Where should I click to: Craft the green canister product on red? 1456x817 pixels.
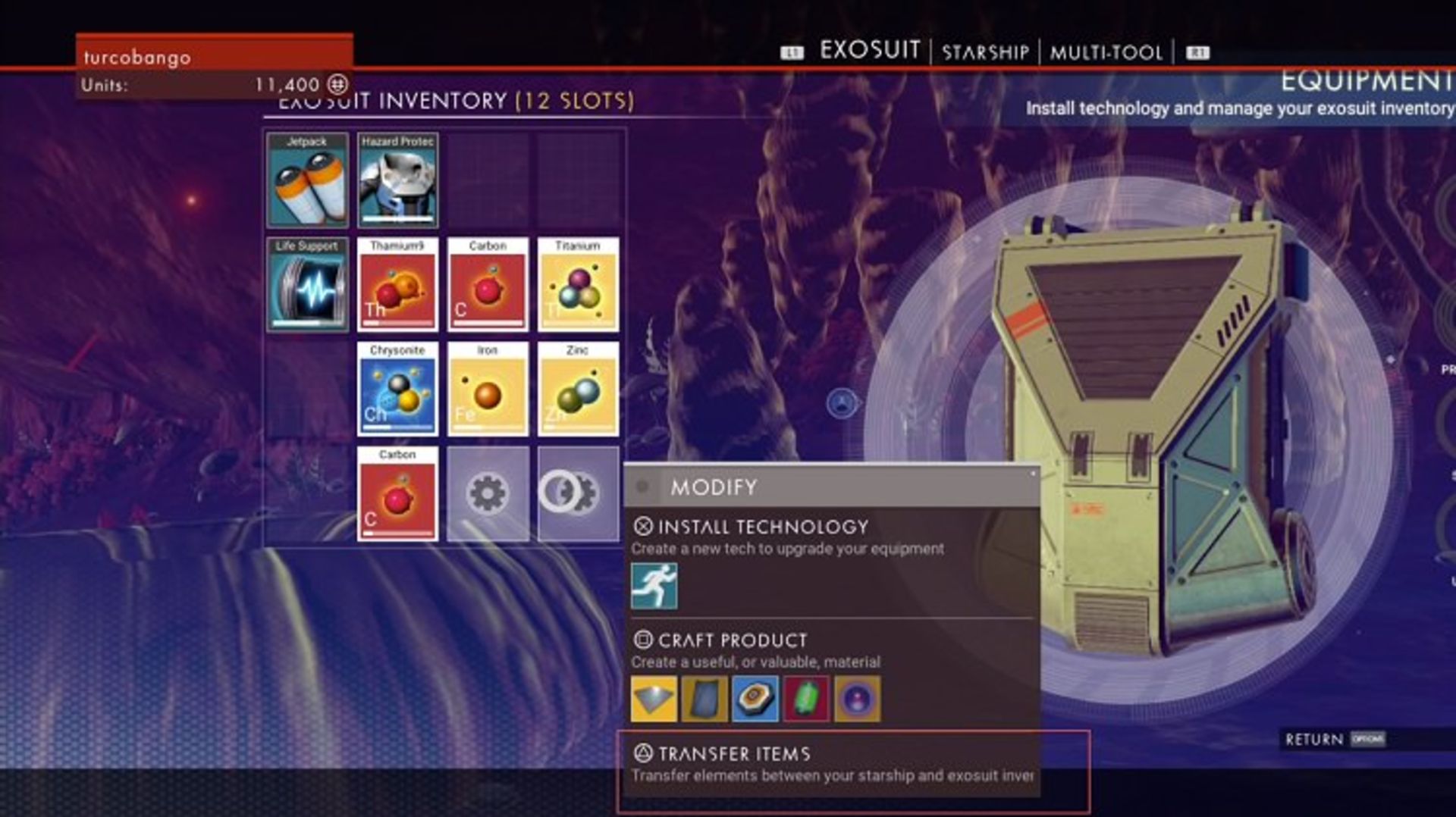point(806,699)
